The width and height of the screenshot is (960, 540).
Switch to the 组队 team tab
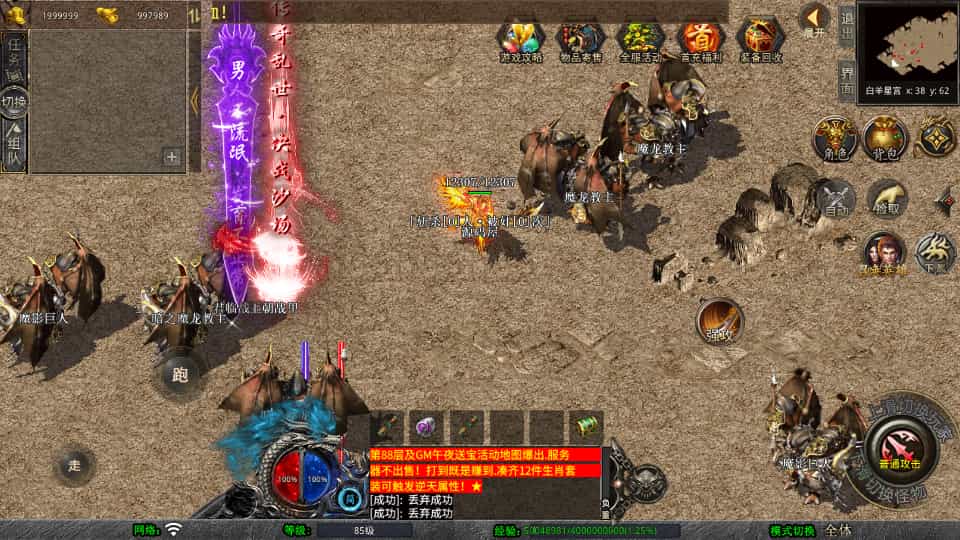coord(14,143)
